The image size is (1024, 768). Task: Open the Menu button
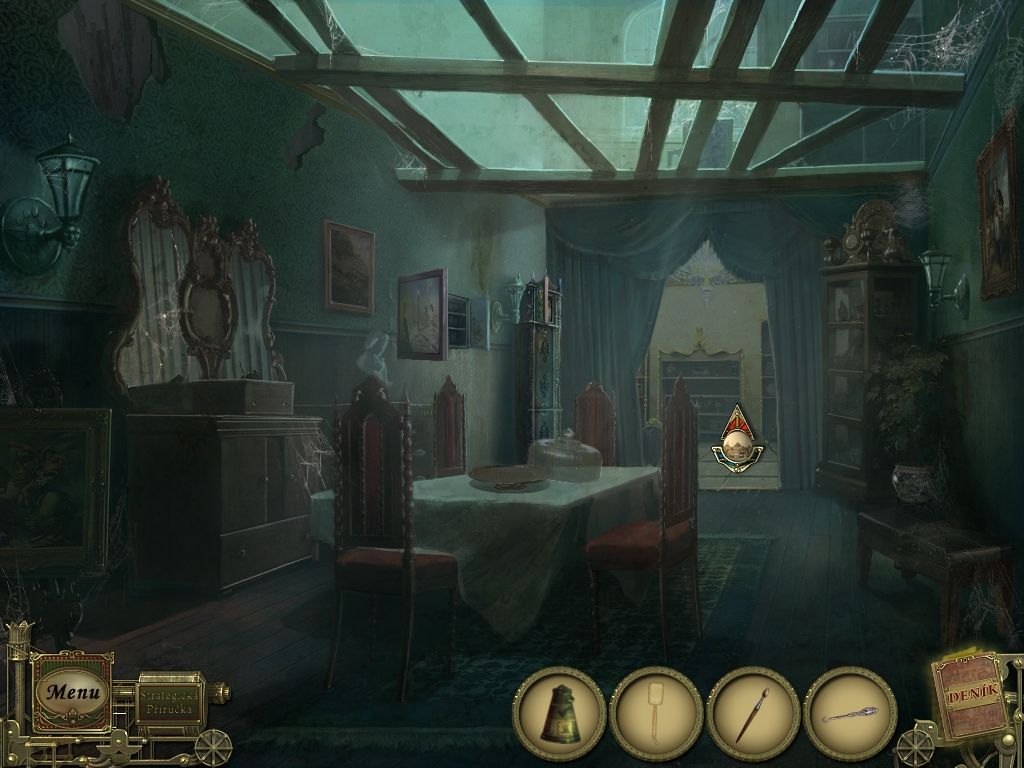[72, 691]
